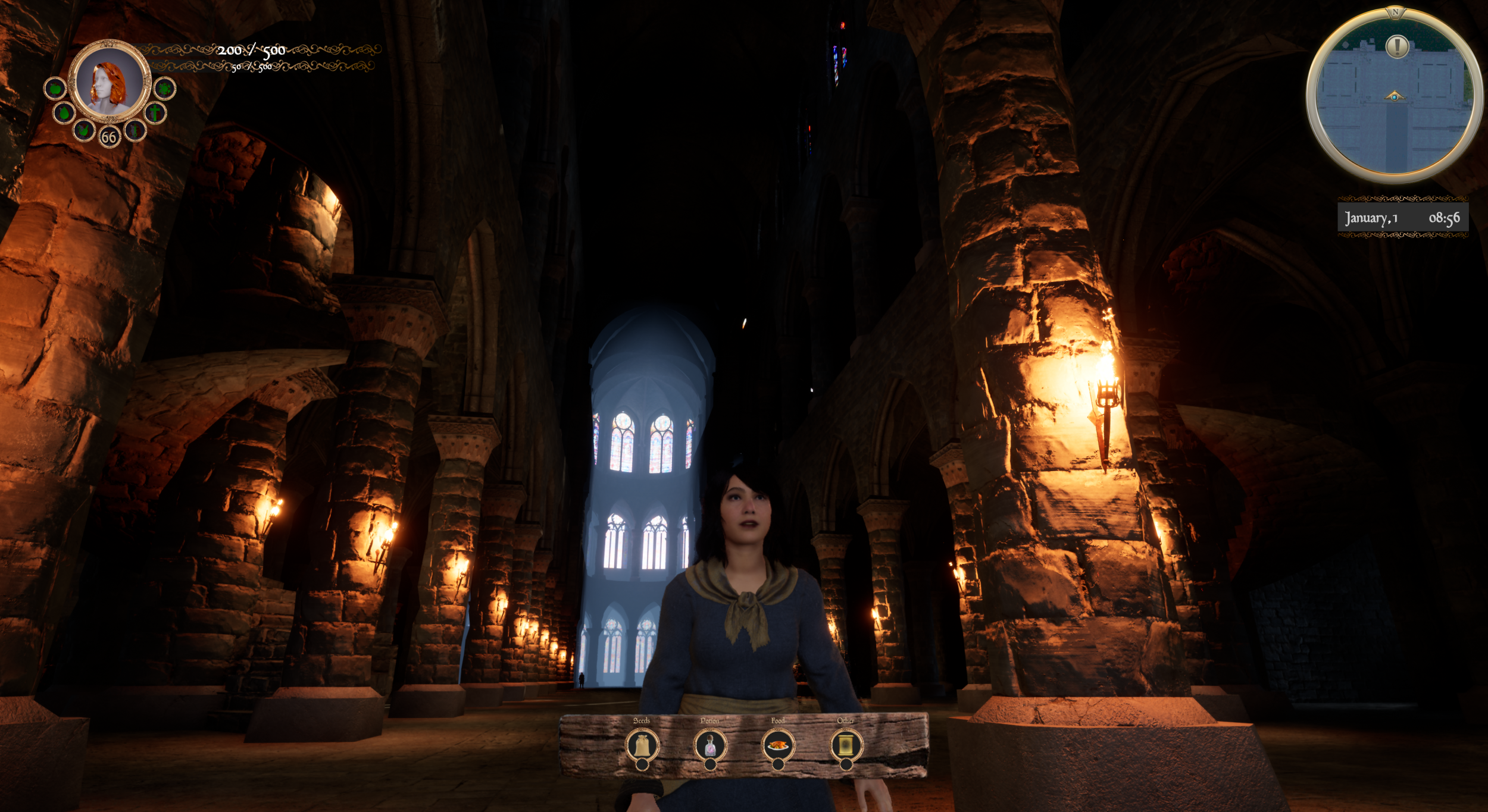1488x812 pixels.
Task: Click the green cross status icon
Action: [x=155, y=112]
